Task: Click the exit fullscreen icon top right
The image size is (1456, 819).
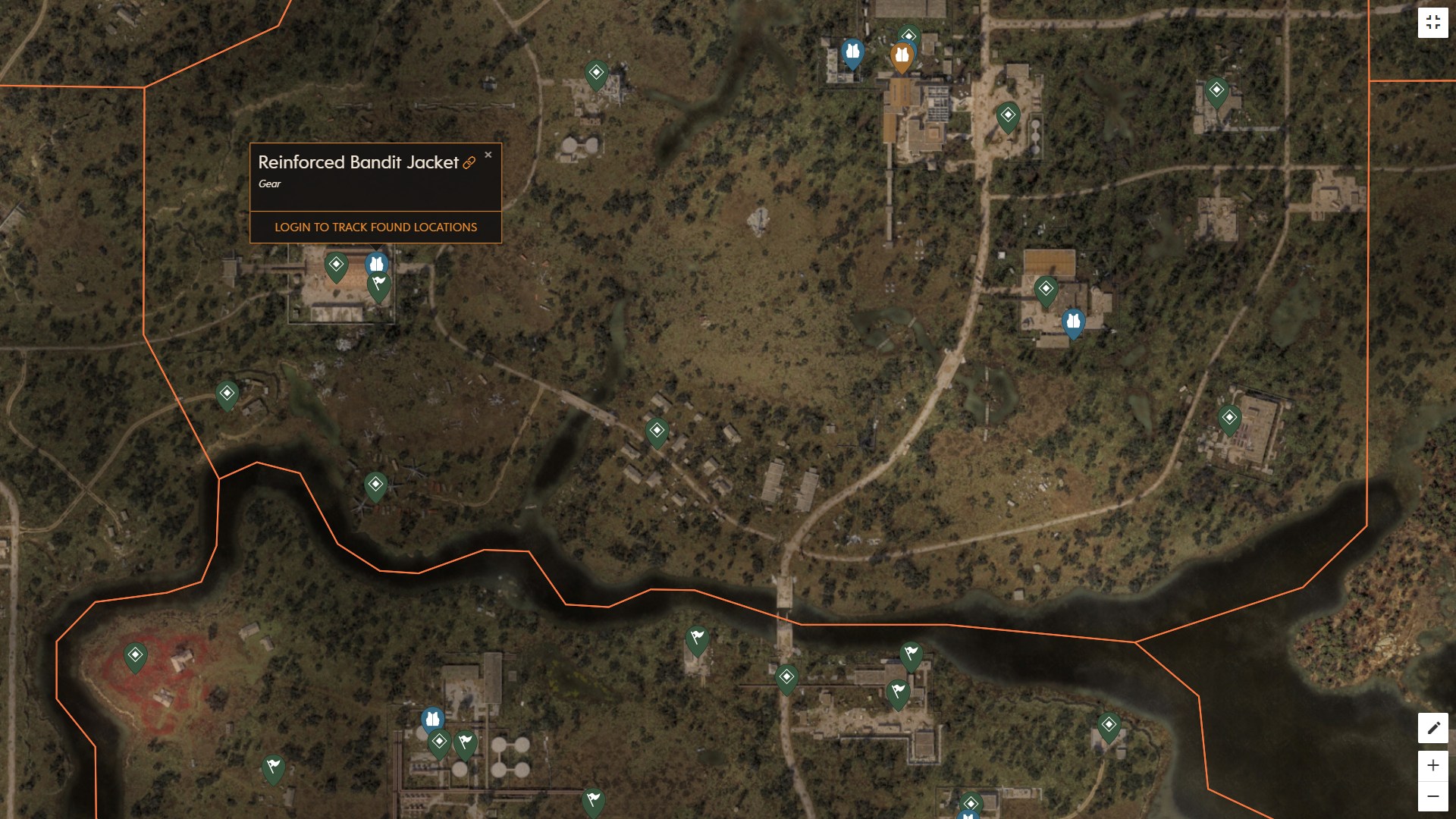Action: pos(1434,21)
